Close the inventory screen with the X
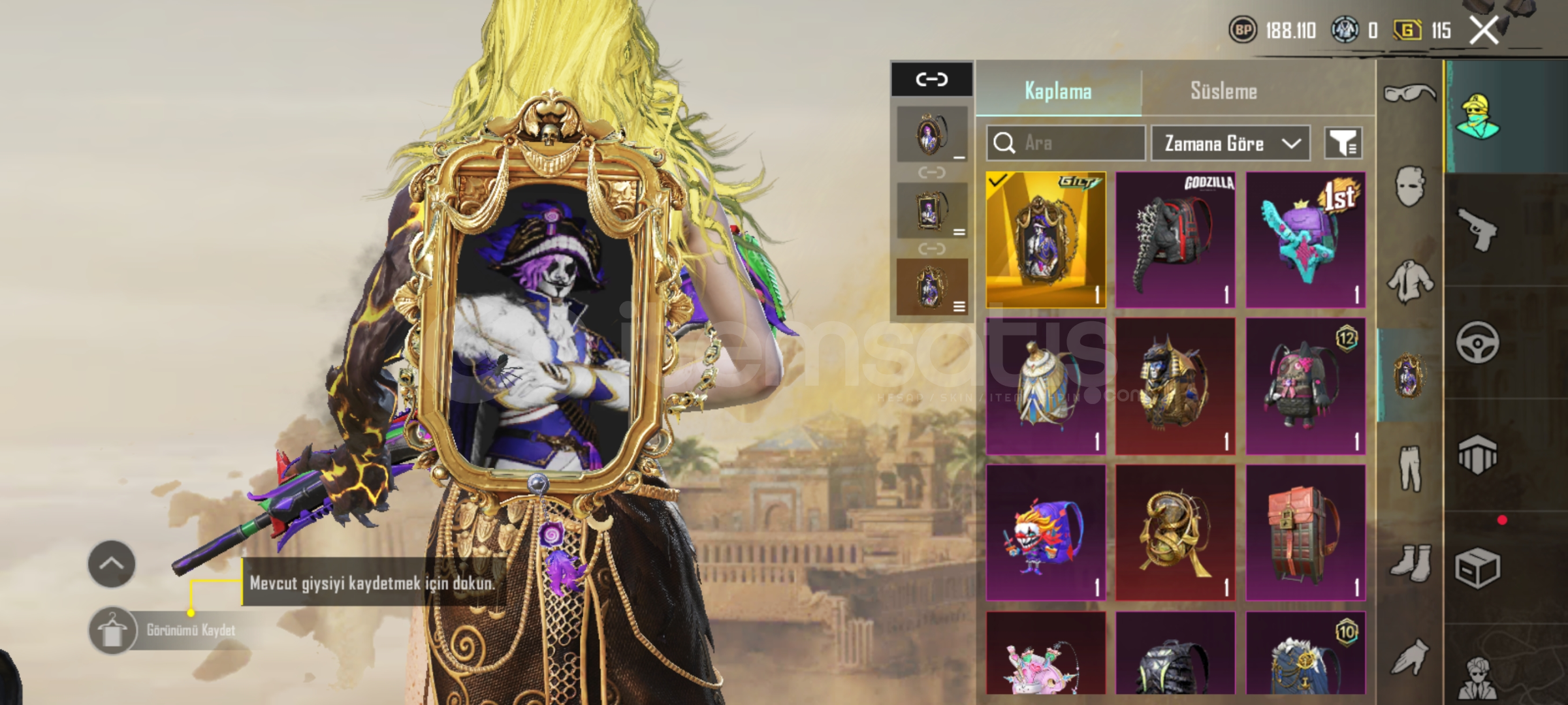The height and width of the screenshot is (705, 1568). (x=1484, y=30)
